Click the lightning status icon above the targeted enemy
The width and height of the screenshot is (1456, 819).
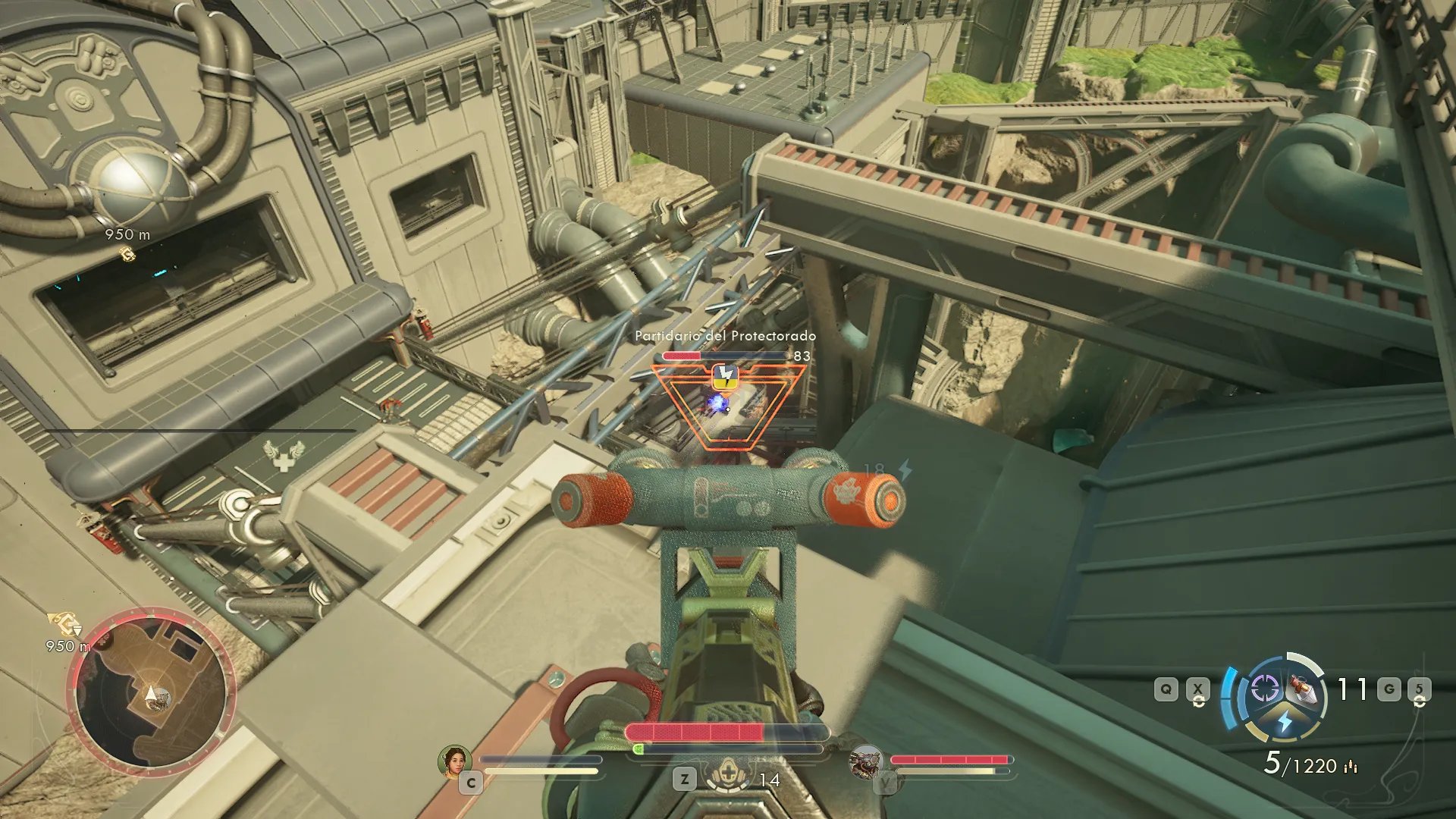click(x=725, y=375)
